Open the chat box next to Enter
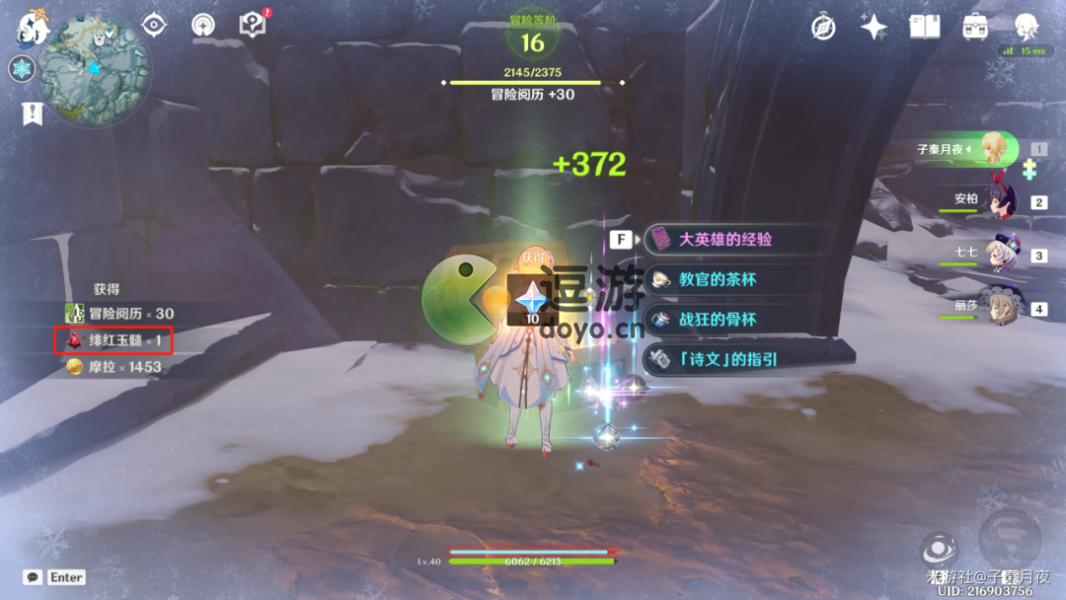This screenshot has height=600, width=1066. point(33,577)
